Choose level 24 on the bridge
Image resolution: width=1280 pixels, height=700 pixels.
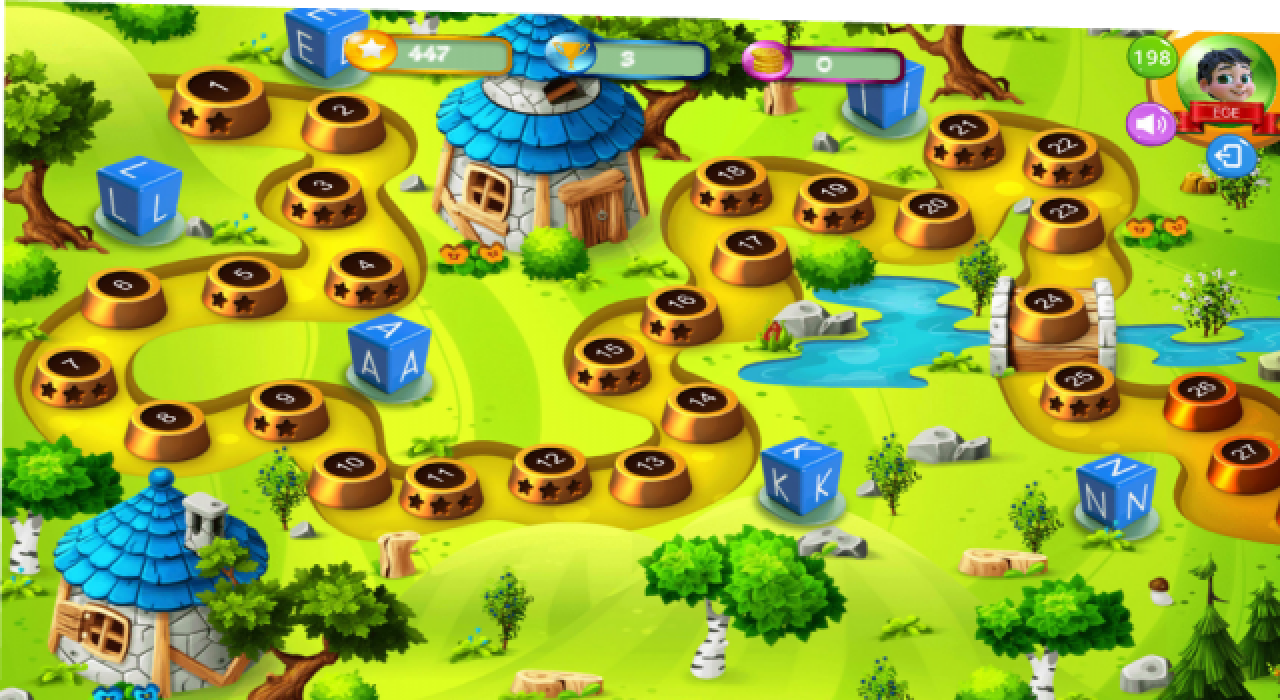[1049, 310]
